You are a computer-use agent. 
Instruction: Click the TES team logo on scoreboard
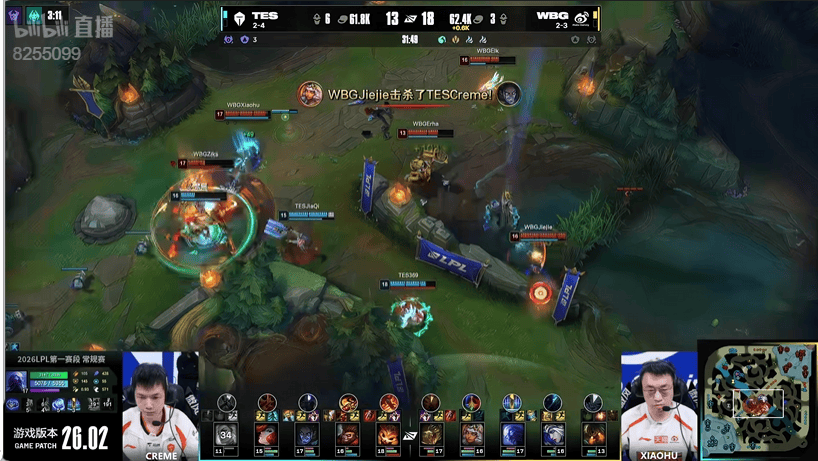pyautogui.click(x=238, y=17)
